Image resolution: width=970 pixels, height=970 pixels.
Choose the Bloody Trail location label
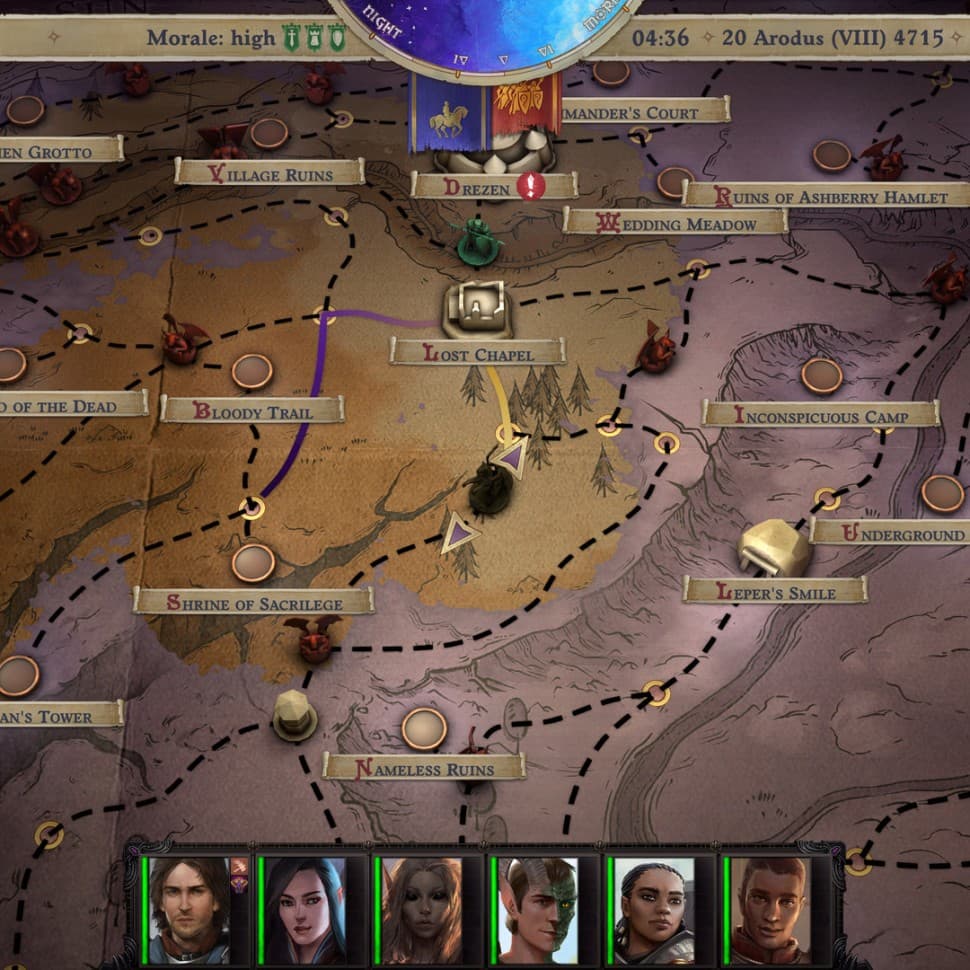252,410
